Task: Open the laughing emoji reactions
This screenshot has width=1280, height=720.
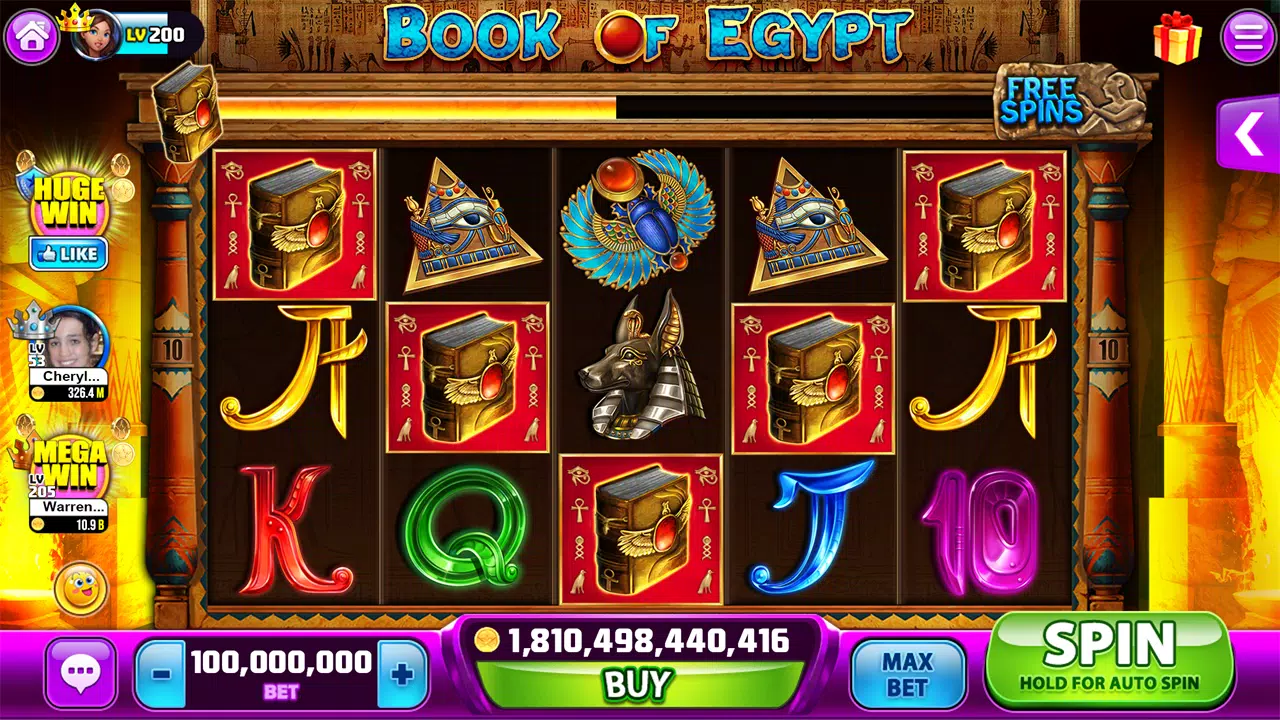Action: (80, 589)
